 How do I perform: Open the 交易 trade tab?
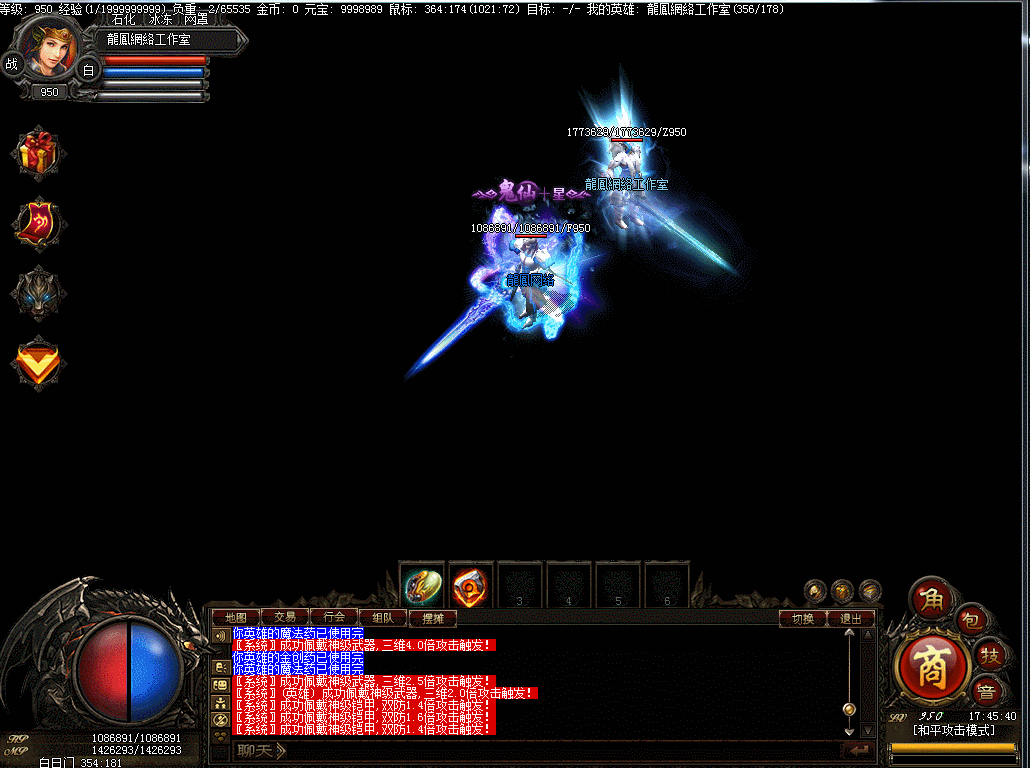pos(285,618)
